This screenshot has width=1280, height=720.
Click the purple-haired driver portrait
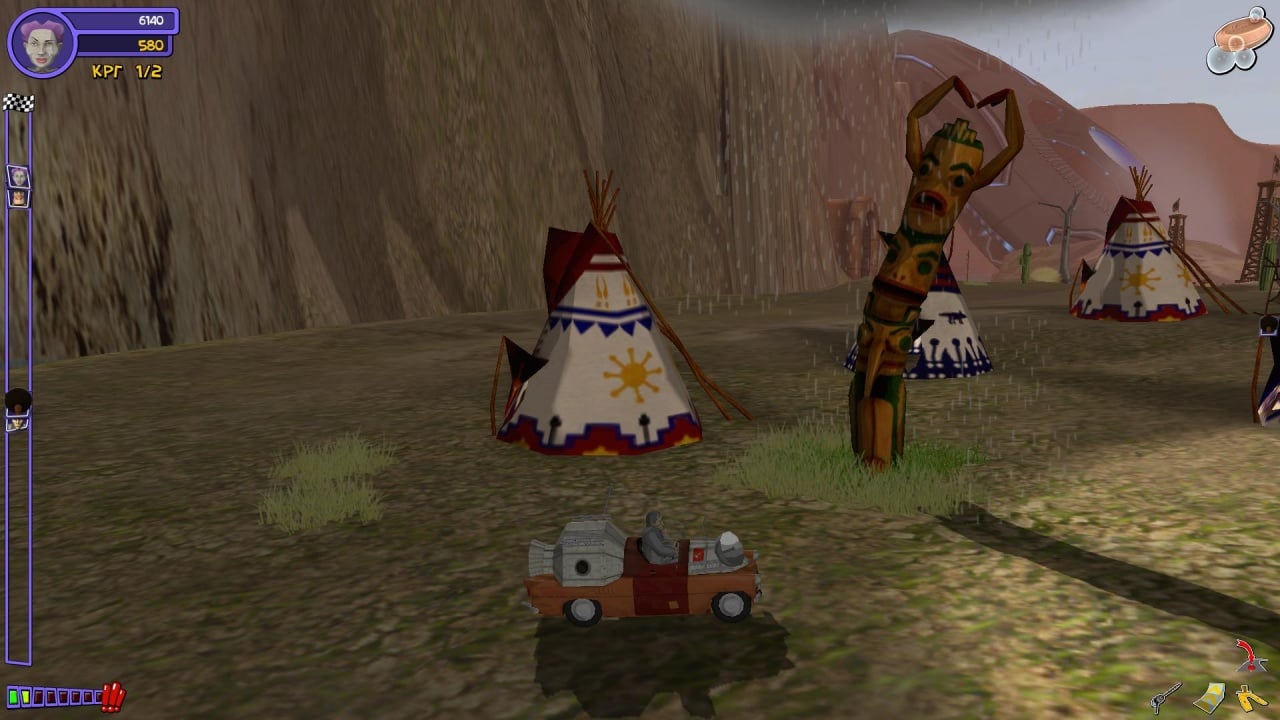[41, 43]
